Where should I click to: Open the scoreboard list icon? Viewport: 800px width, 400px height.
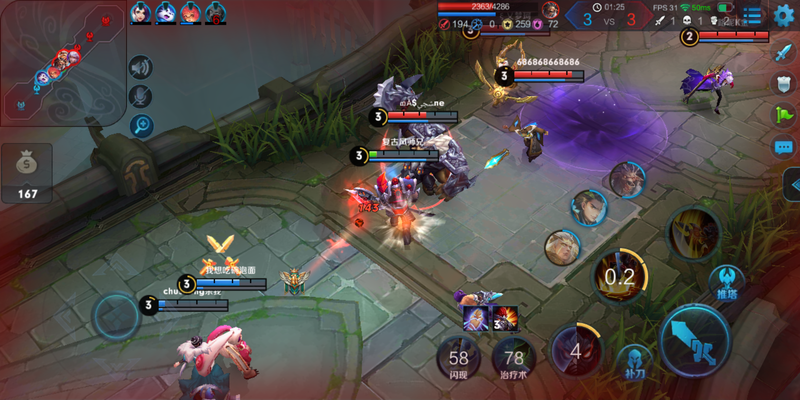751,15
